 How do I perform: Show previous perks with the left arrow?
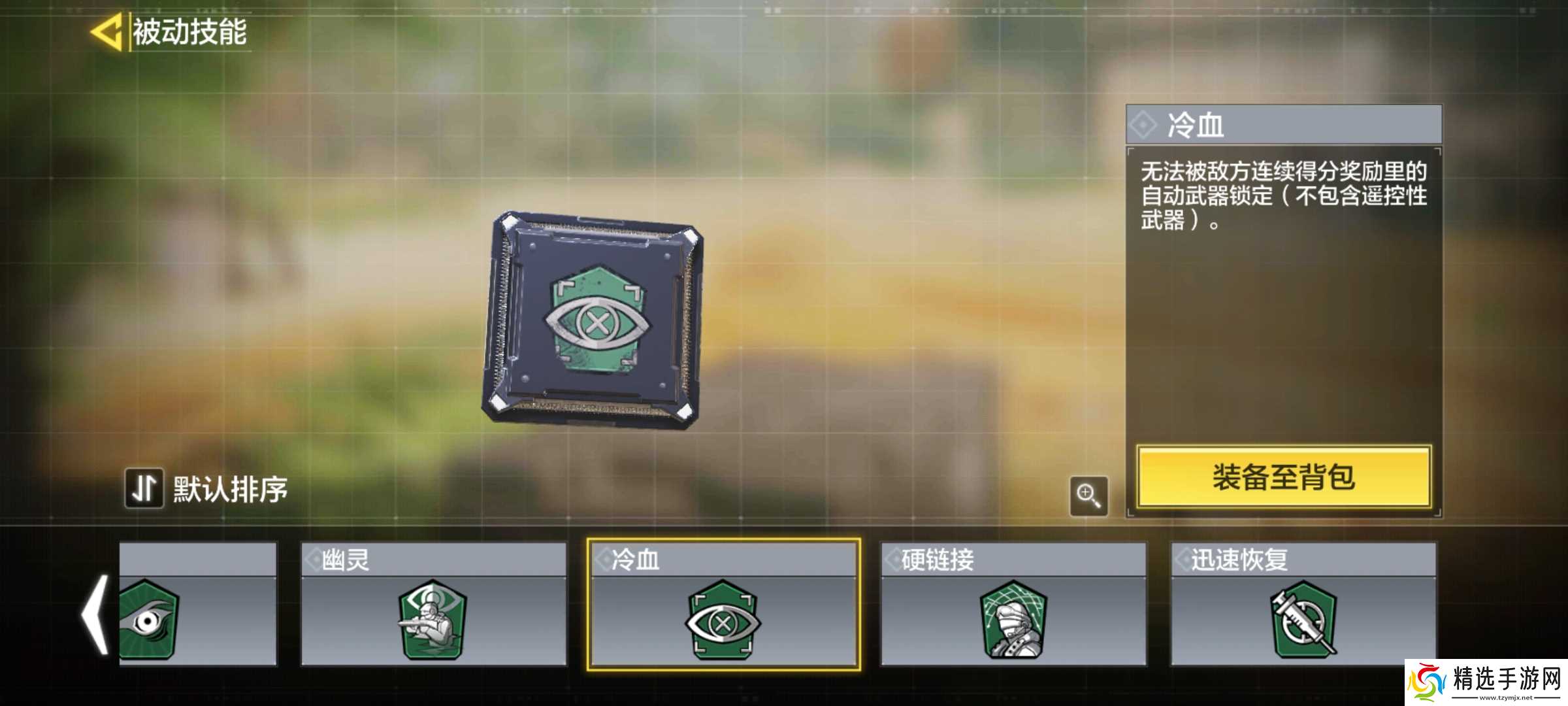pos(95,614)
